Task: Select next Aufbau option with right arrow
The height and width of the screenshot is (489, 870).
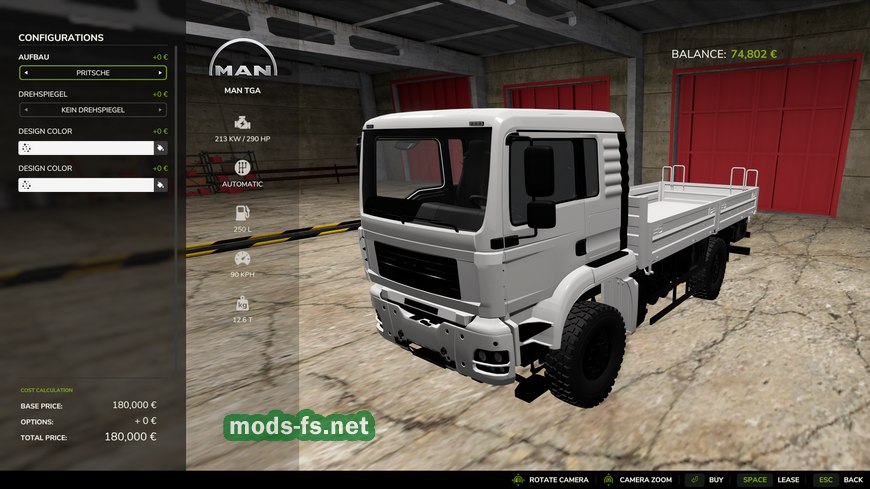Action: coord(159,73)
